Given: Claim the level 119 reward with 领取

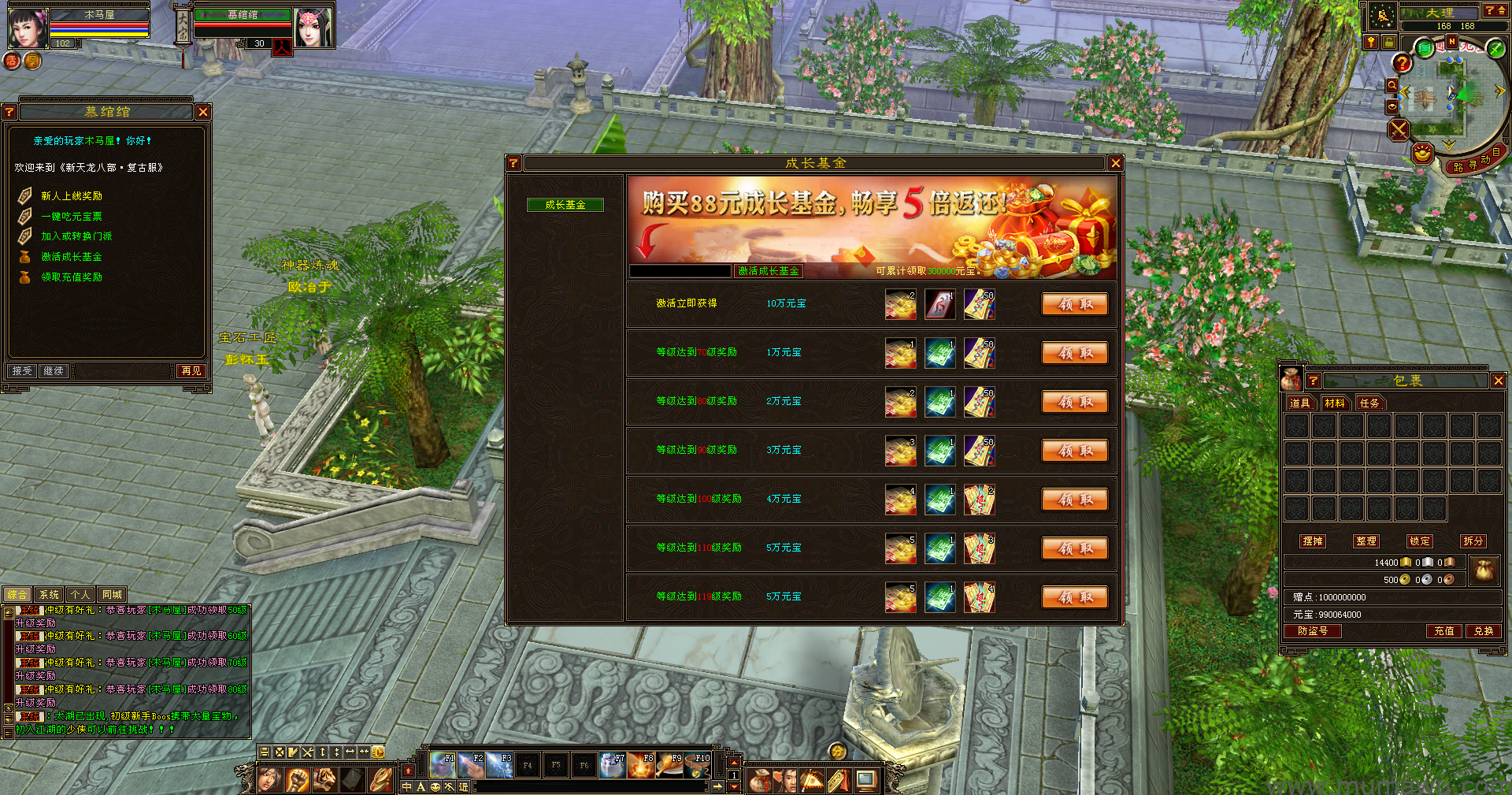Looking at the screenshot, I should (1075, 597).
